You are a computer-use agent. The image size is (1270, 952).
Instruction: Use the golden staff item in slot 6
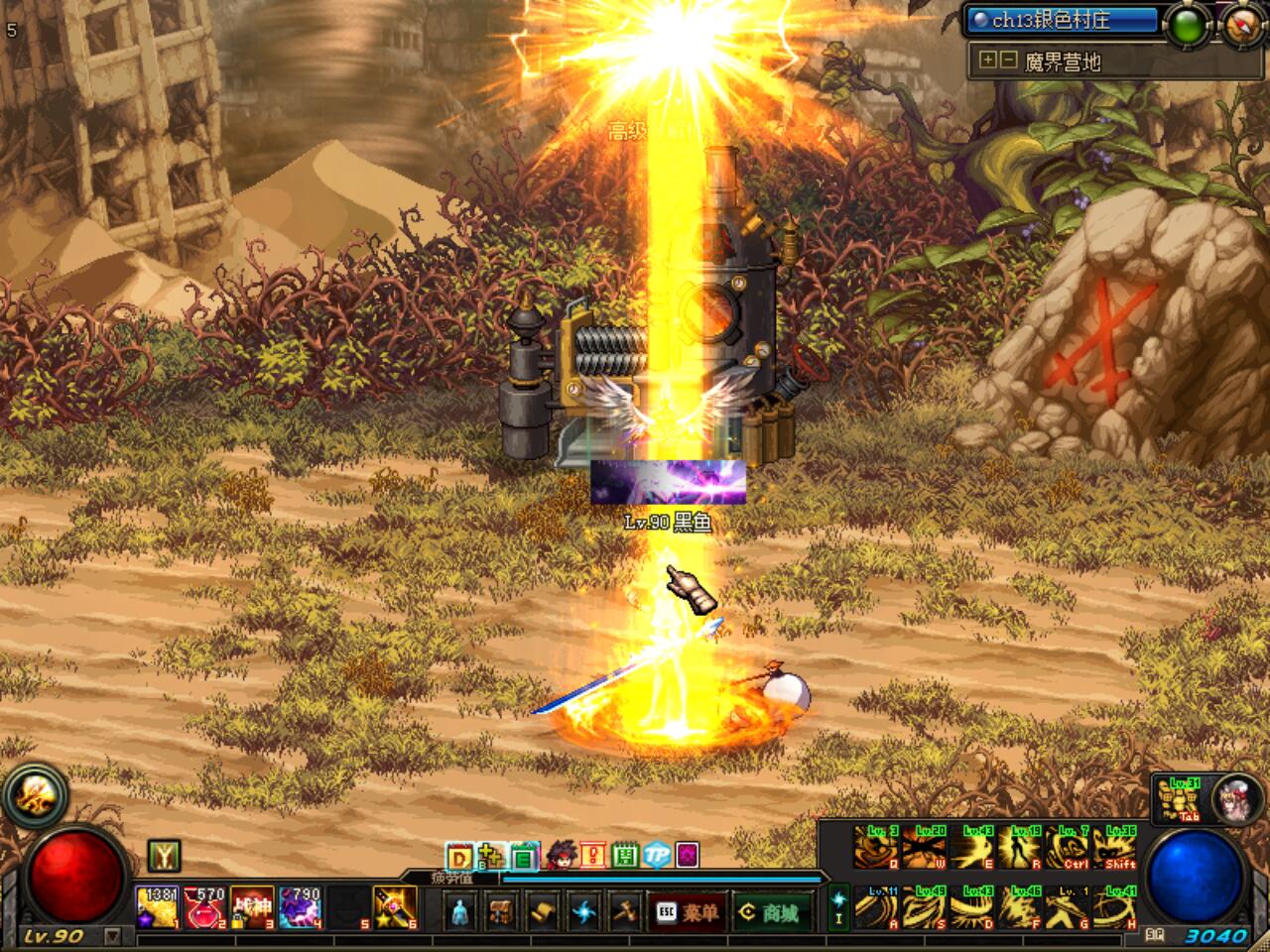pyautogui.click(x=394, y=907)
